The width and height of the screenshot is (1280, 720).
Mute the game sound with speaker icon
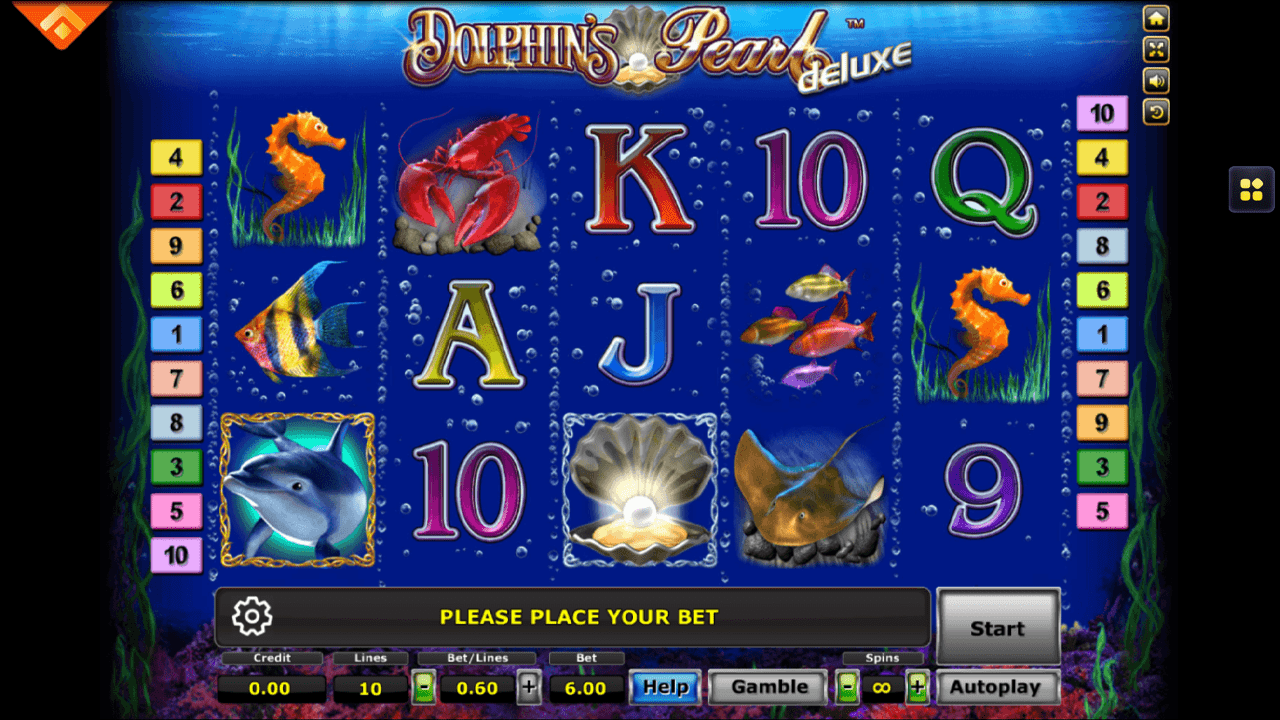[1156, 81]
